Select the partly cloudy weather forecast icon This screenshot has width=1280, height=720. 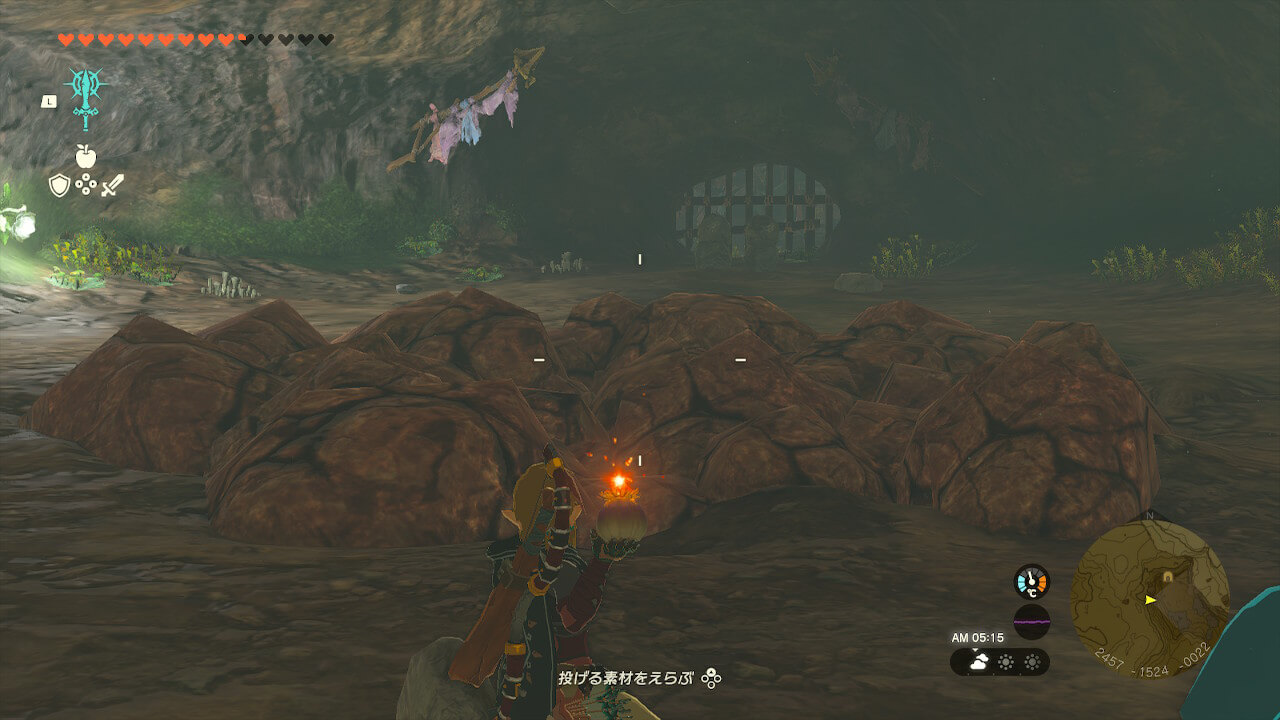977,661
